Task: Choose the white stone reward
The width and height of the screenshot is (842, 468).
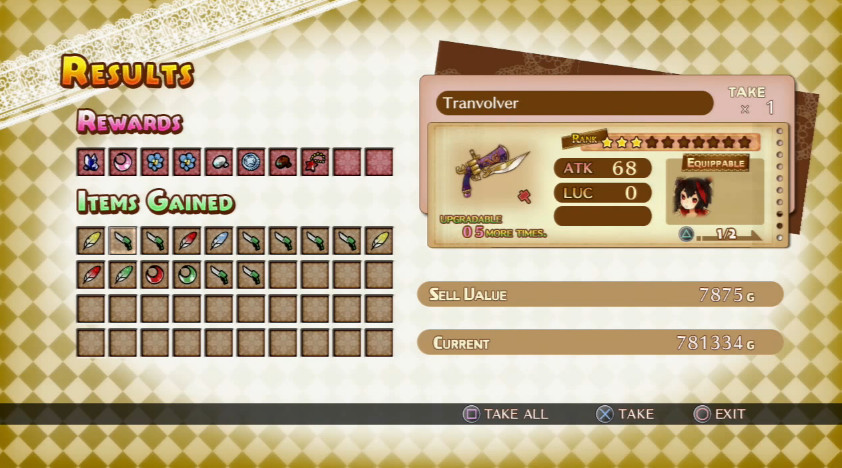Action: [x=219, y=162]
